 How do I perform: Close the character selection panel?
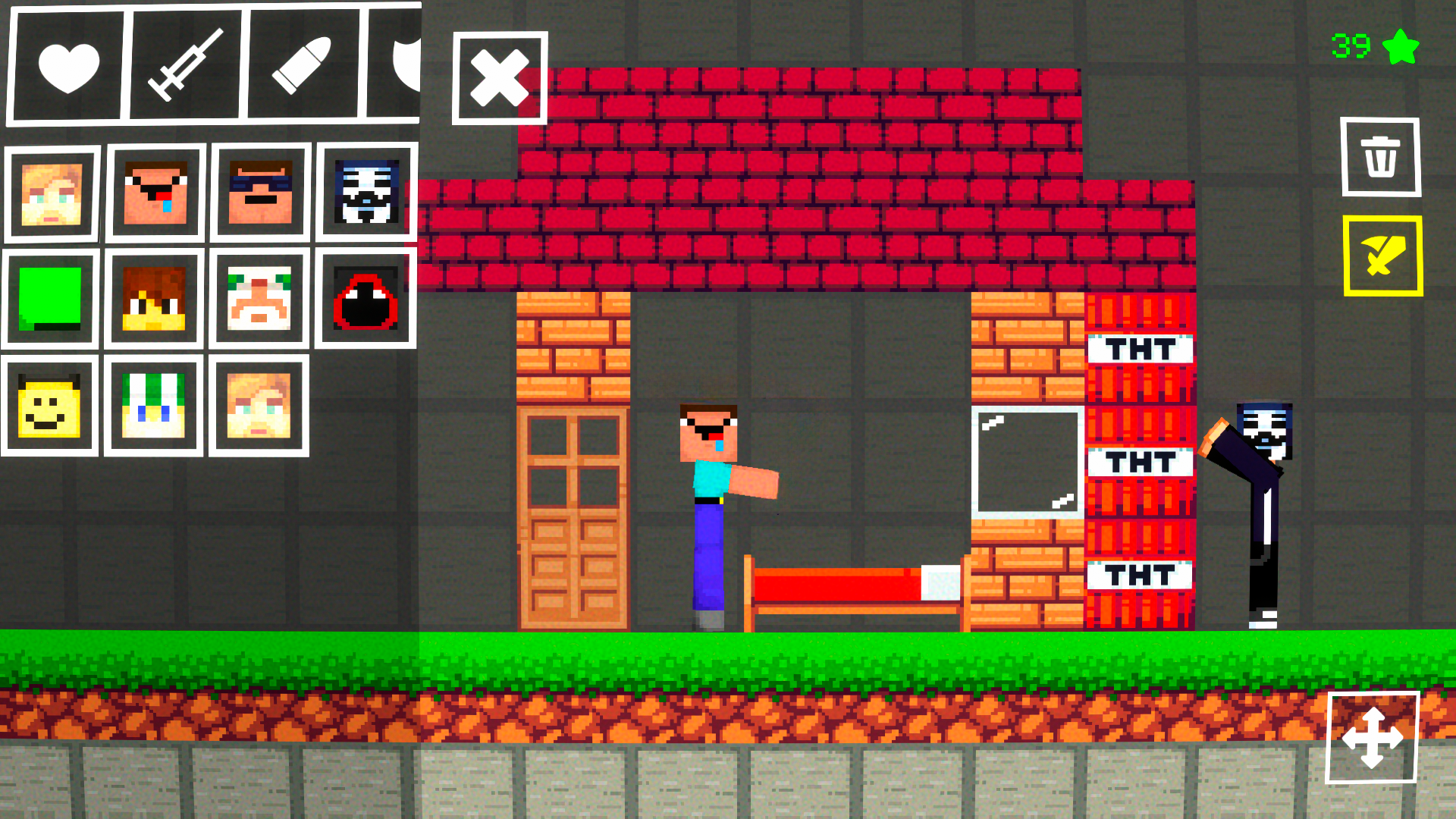499,76
